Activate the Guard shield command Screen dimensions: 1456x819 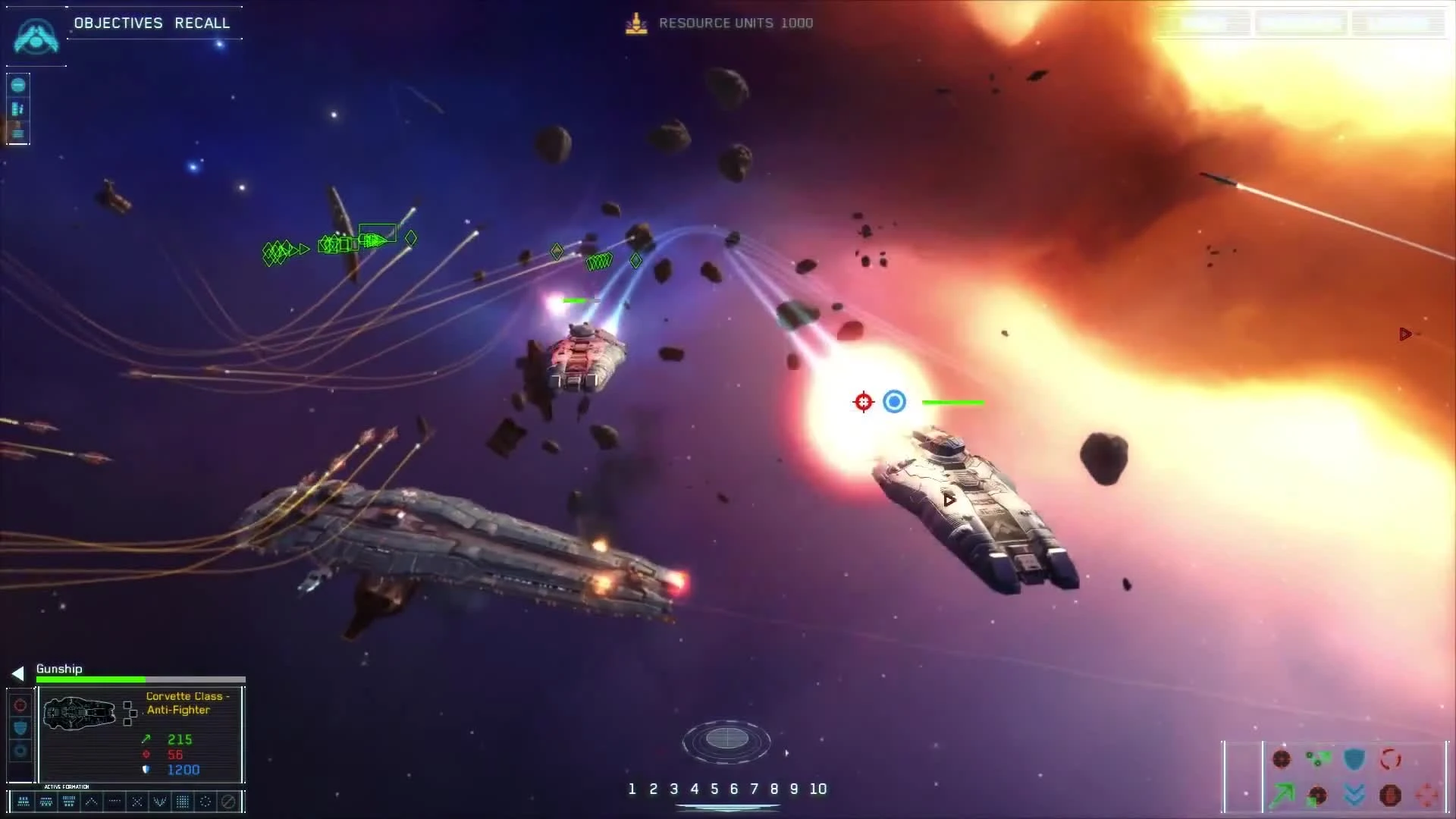pos(1354,757)
